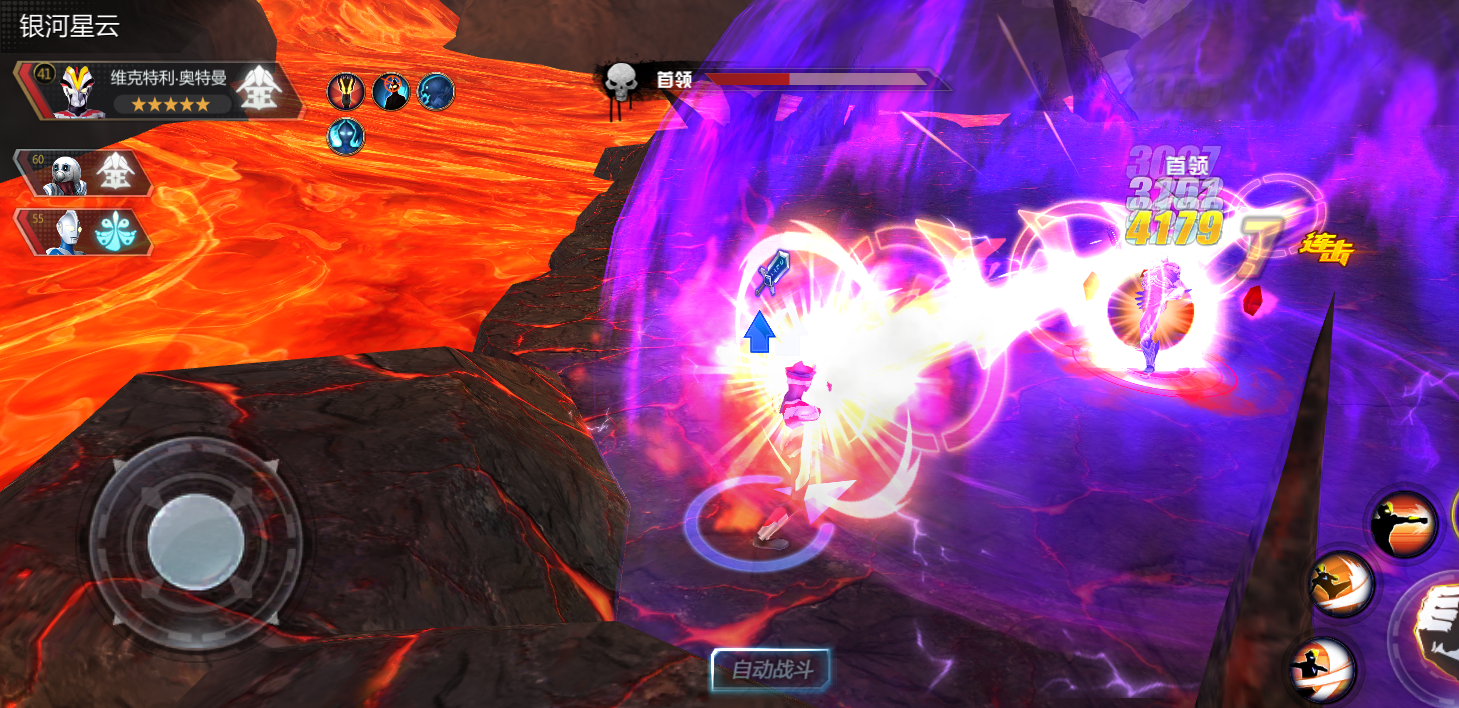Inspect the dark blue skull buff icon
The image size is (1459, 708).
coord(436,92)
